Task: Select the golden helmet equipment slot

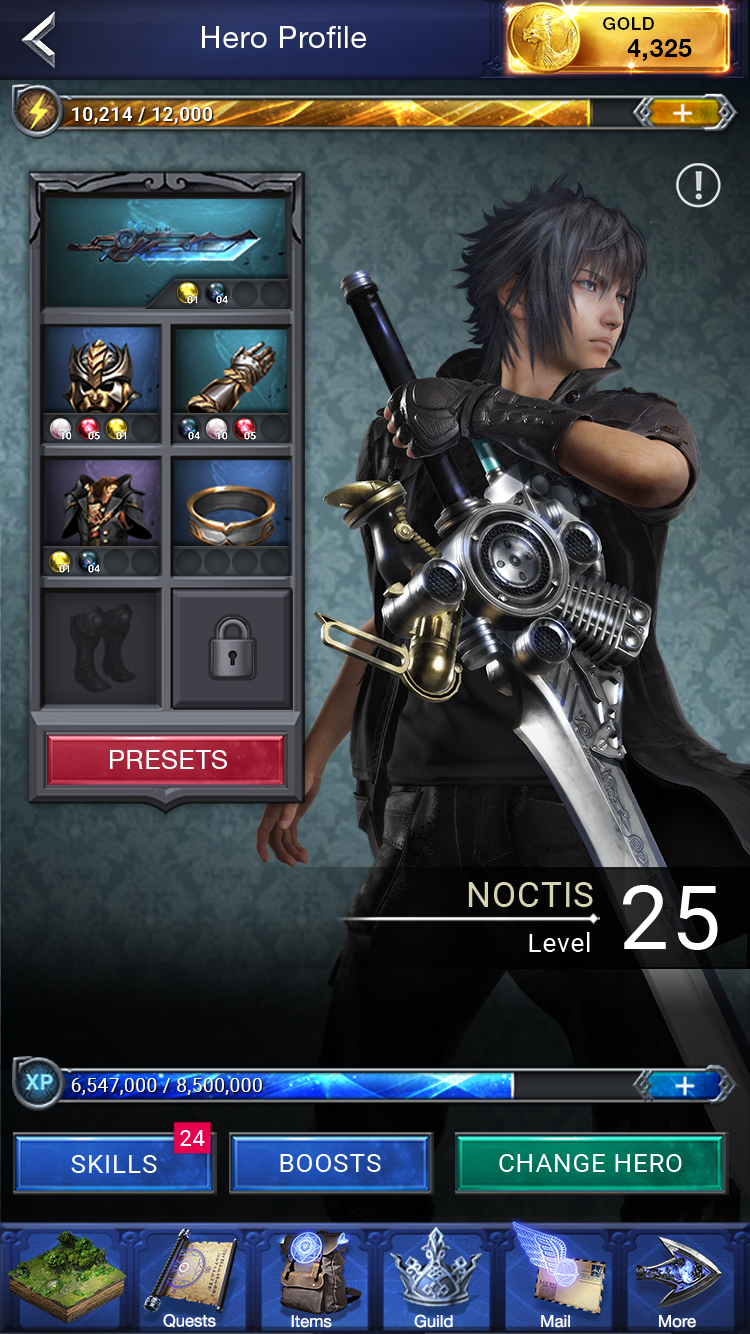Action: point(102,372)
